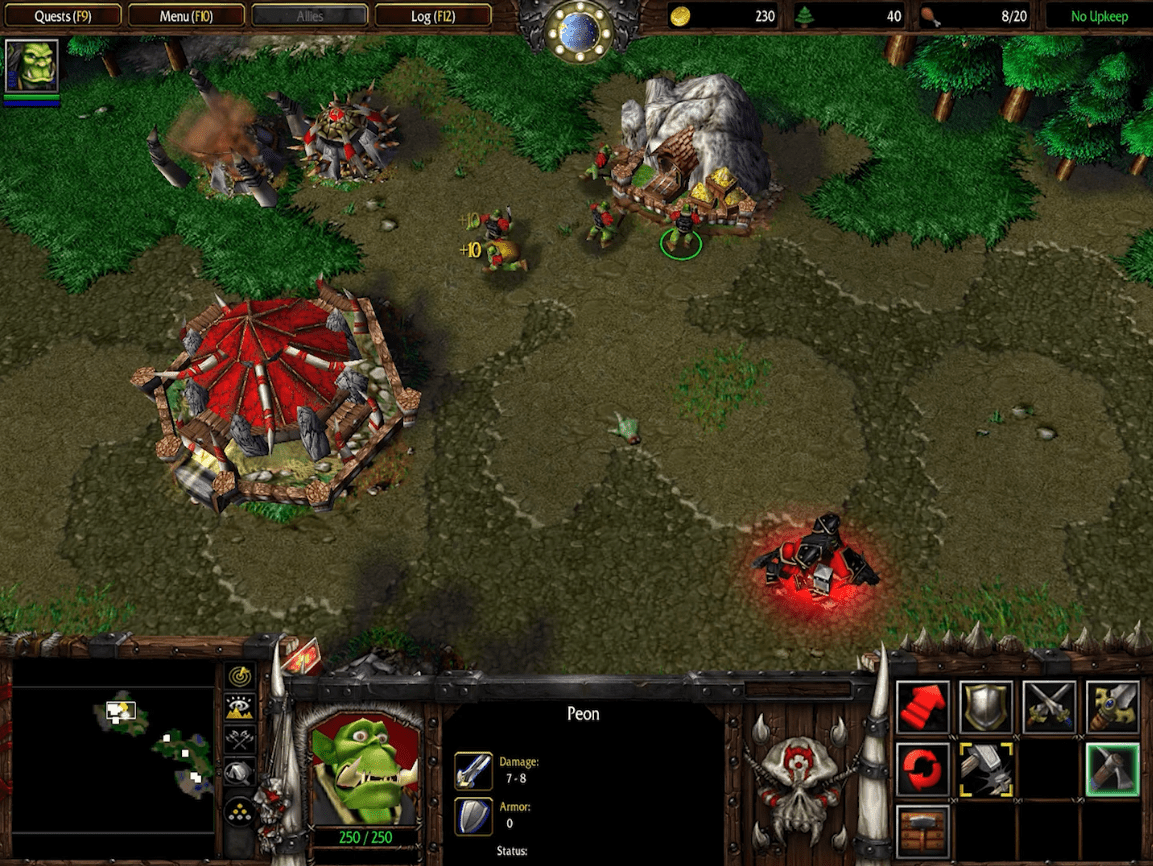Open the Log (F12) panel
The width and height of the screenshot is (1153, 866).
click(434, 16)
